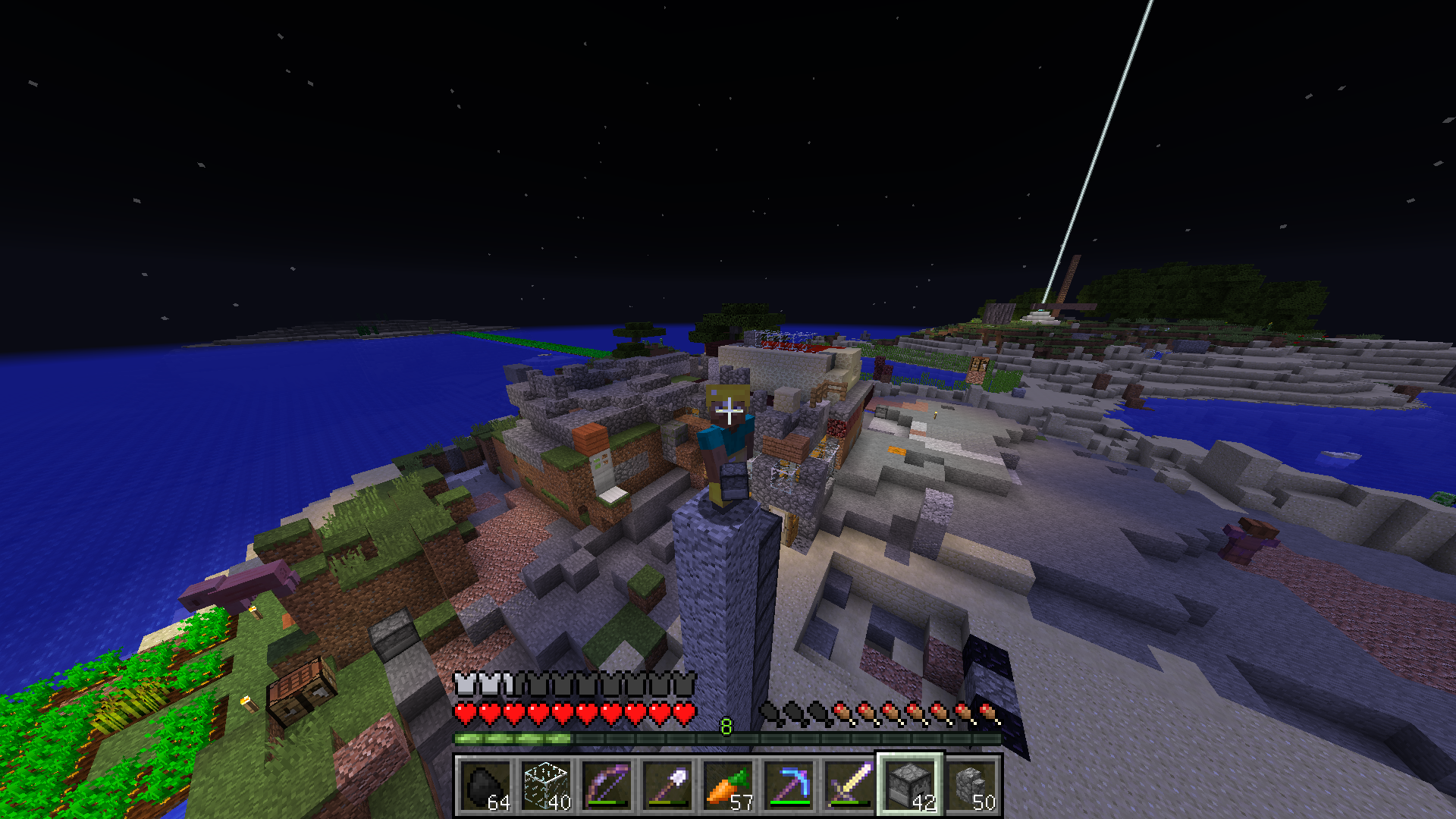The width and height of the screenshot is (1456, 819).
Task: Choose the enchanted sword hotbar slot
Action: point(849,786)
